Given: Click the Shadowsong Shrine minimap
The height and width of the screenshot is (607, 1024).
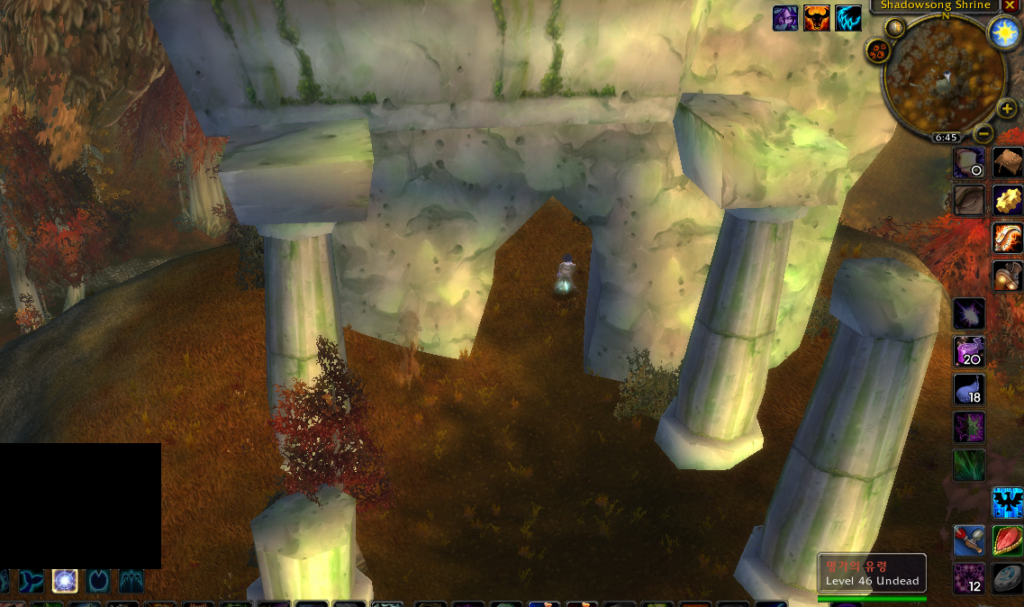Looking at the screenshot, I should (944, 78).
